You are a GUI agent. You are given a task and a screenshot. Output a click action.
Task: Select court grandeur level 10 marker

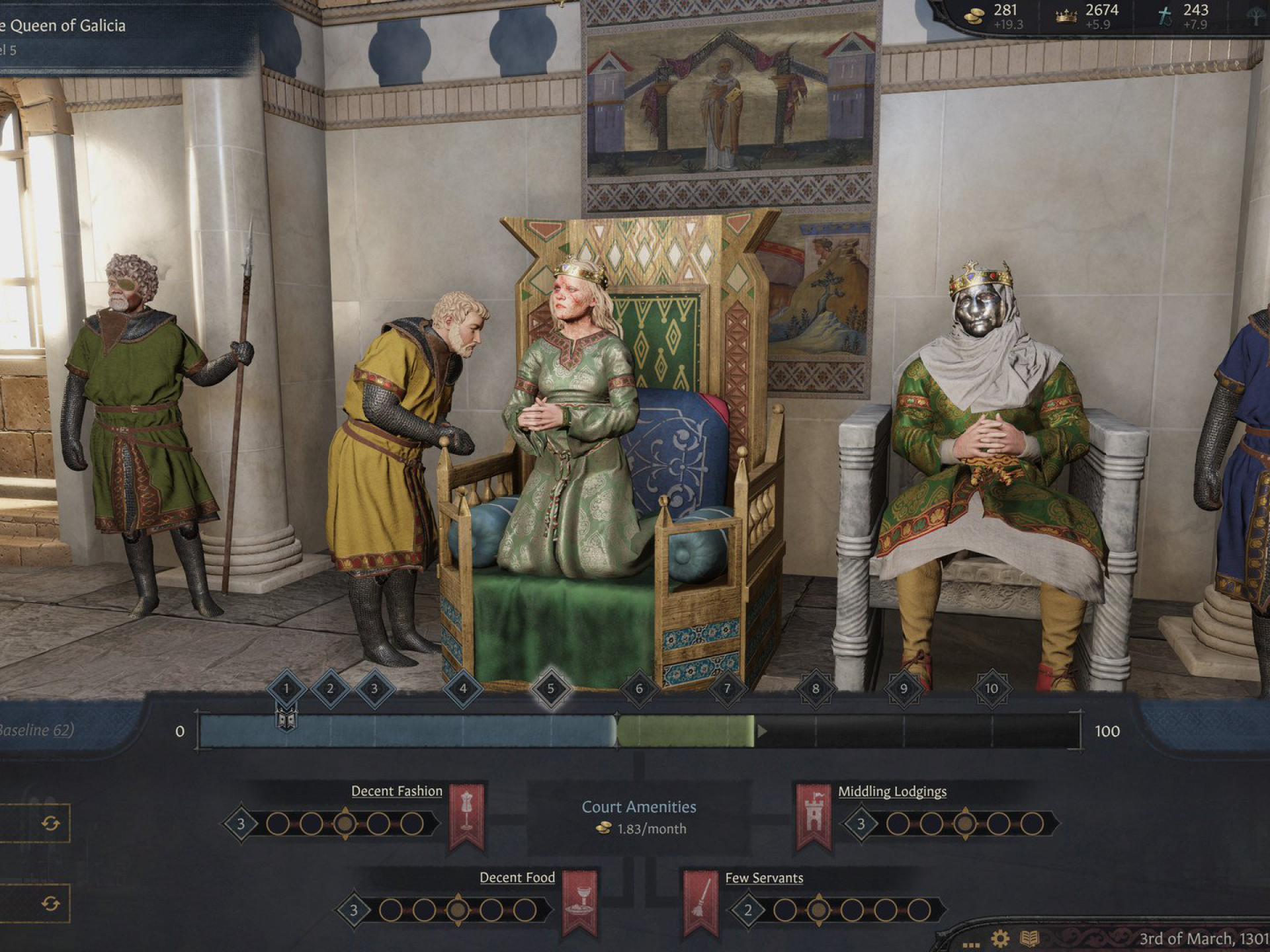tap(991, 689)
